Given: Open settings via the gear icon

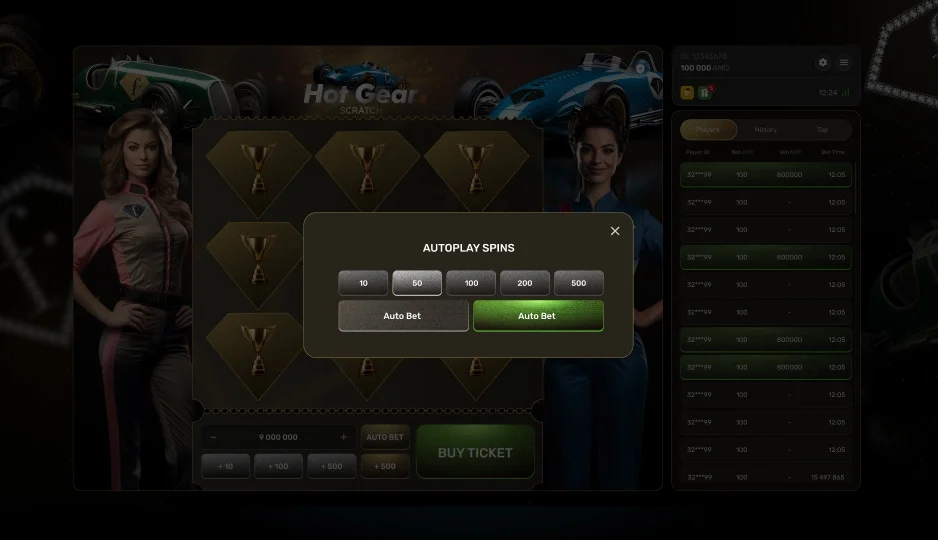Looking at the screenshot, I should pos(823,62).
